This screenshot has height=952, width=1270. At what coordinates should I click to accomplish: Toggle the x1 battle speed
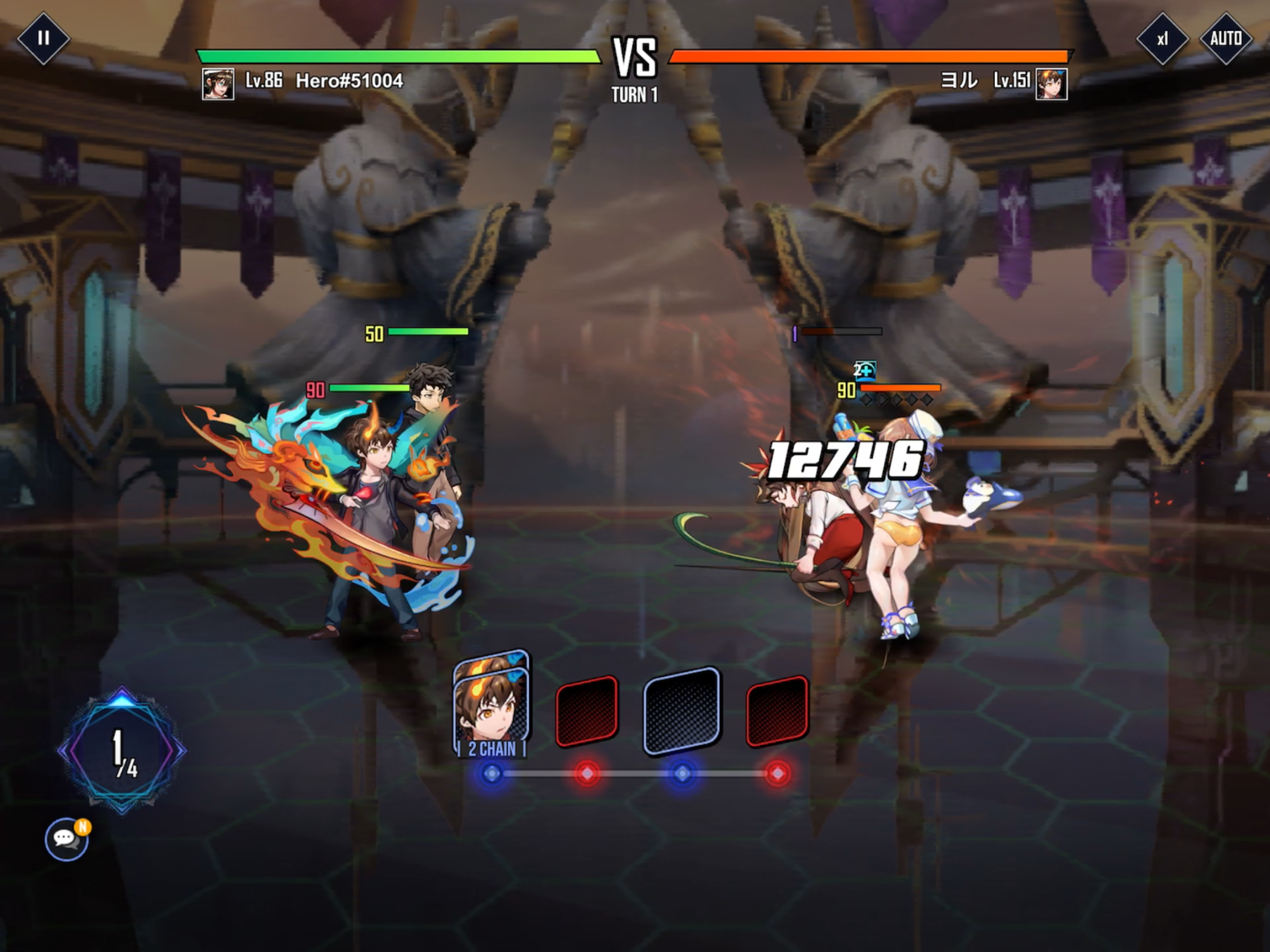pos(1162,39)
